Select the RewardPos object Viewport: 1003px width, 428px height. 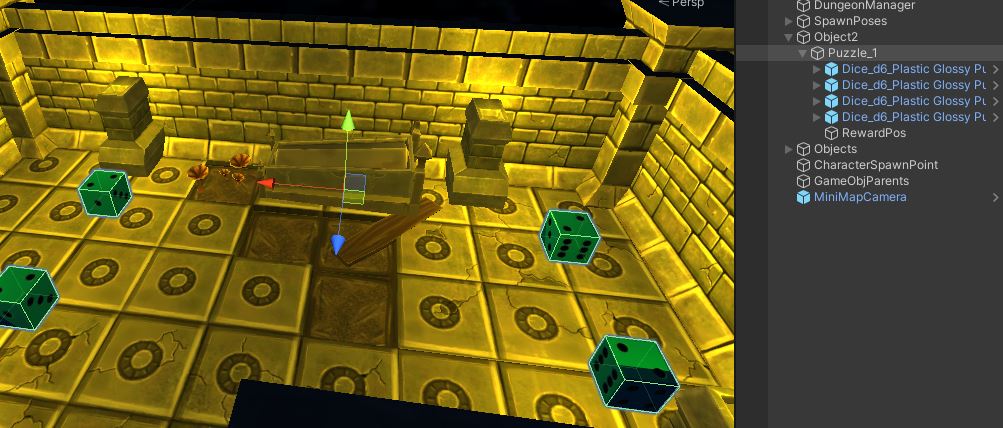(873, 133)
